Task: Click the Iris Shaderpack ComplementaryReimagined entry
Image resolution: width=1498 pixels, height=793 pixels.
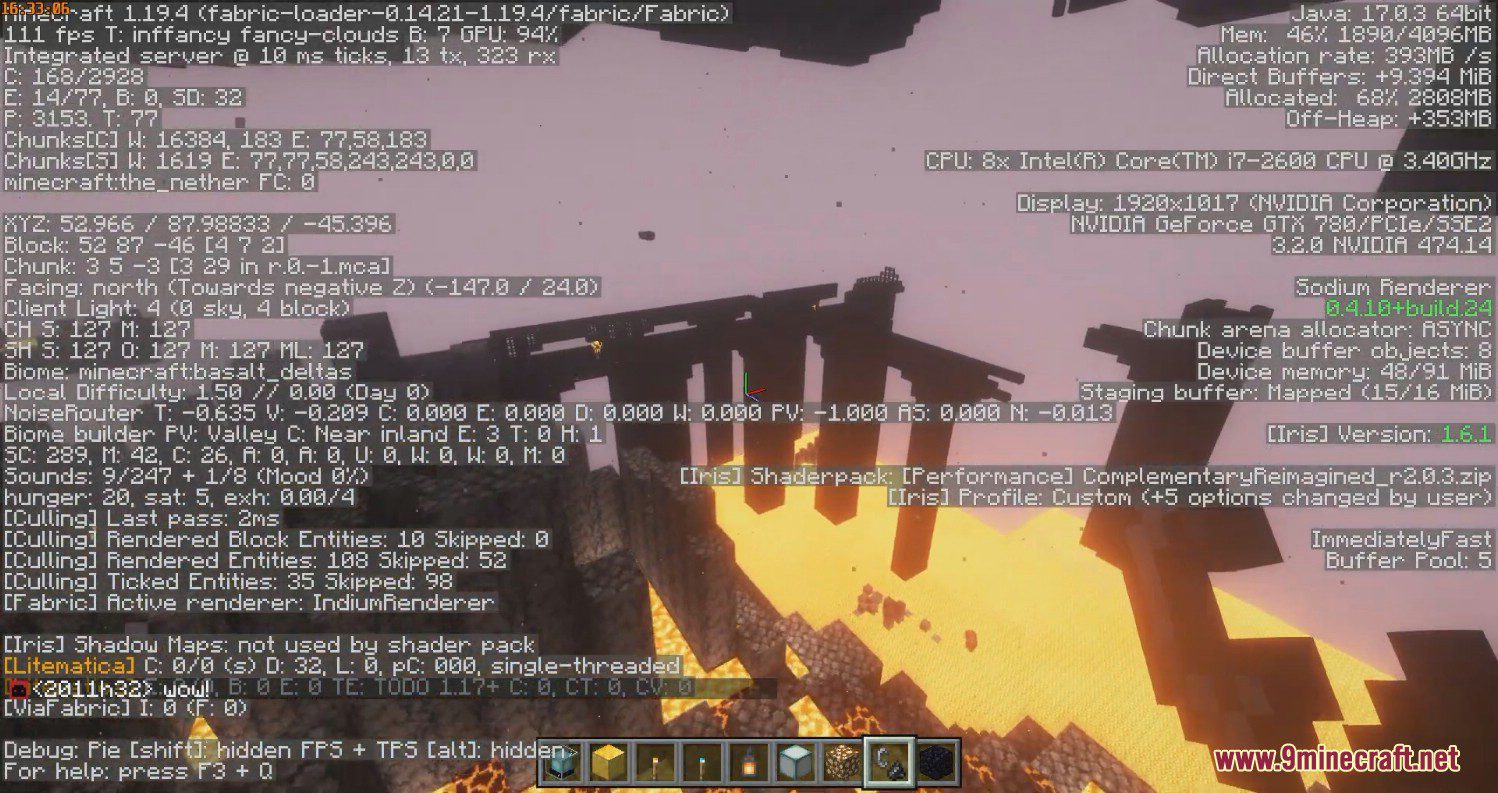Action: point(1085,476)
